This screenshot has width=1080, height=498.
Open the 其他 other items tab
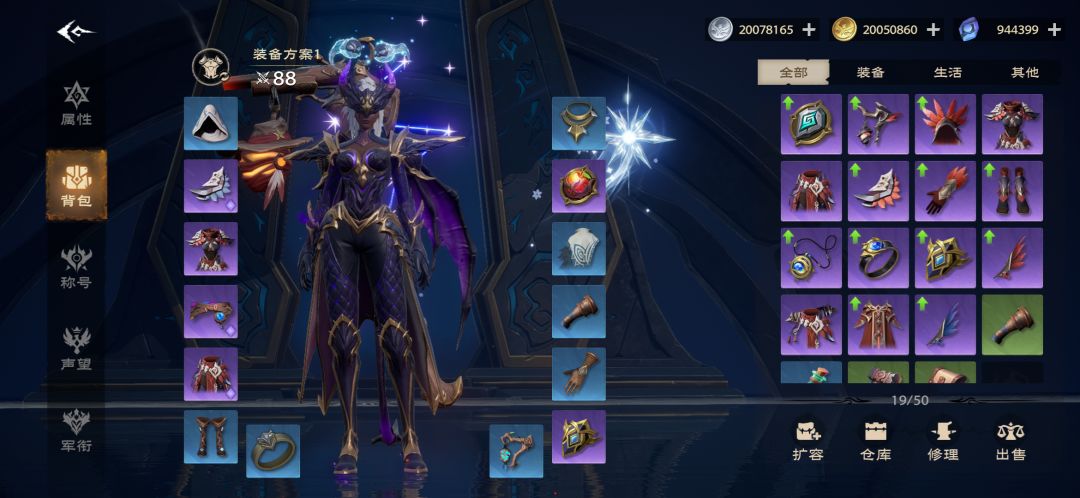pos(1025,72)
